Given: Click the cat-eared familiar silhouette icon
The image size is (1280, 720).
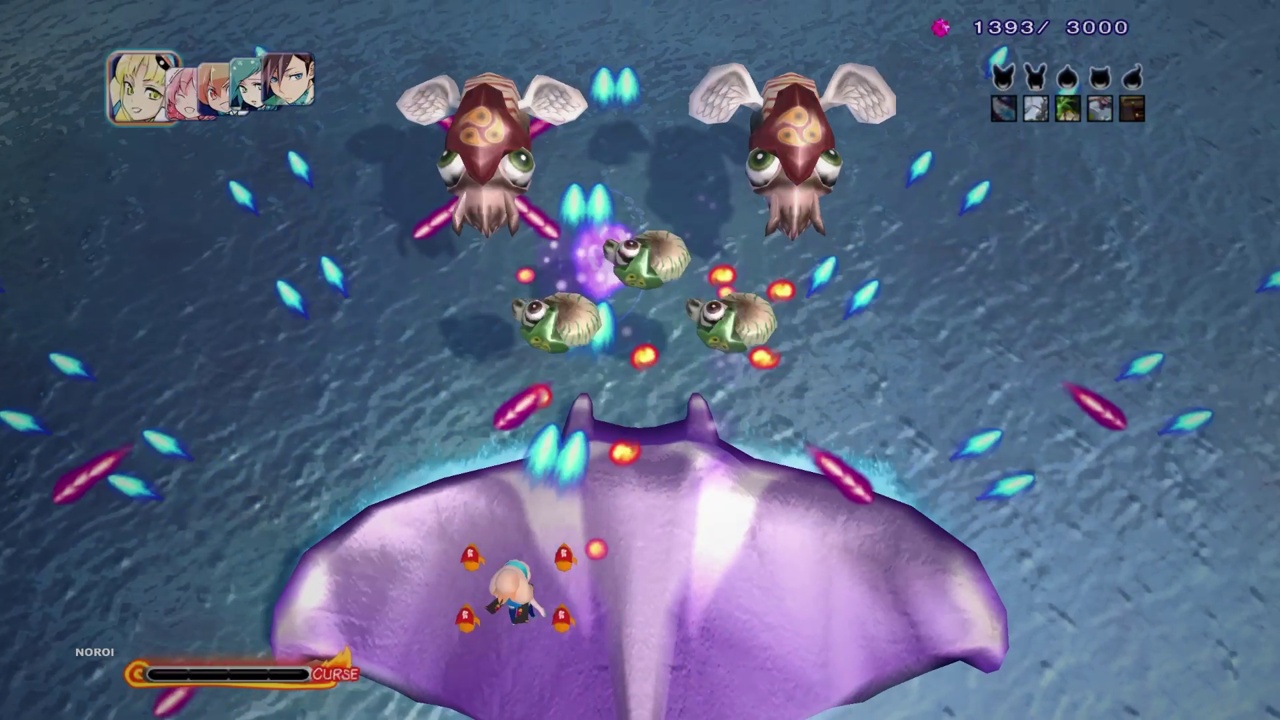Looking at the screenshot, I should click(1003, 78).
